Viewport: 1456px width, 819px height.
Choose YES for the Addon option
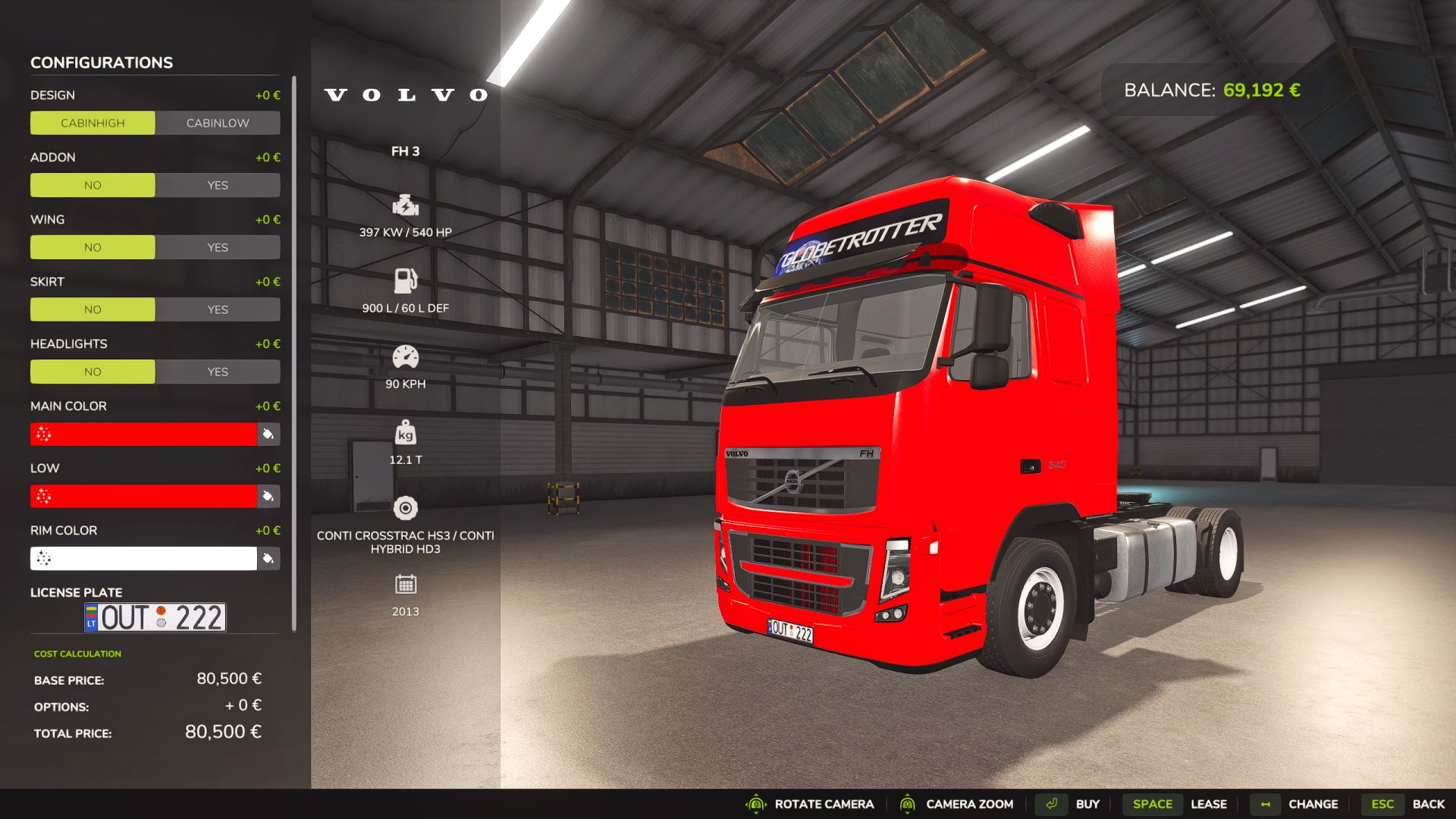[218, 185]
